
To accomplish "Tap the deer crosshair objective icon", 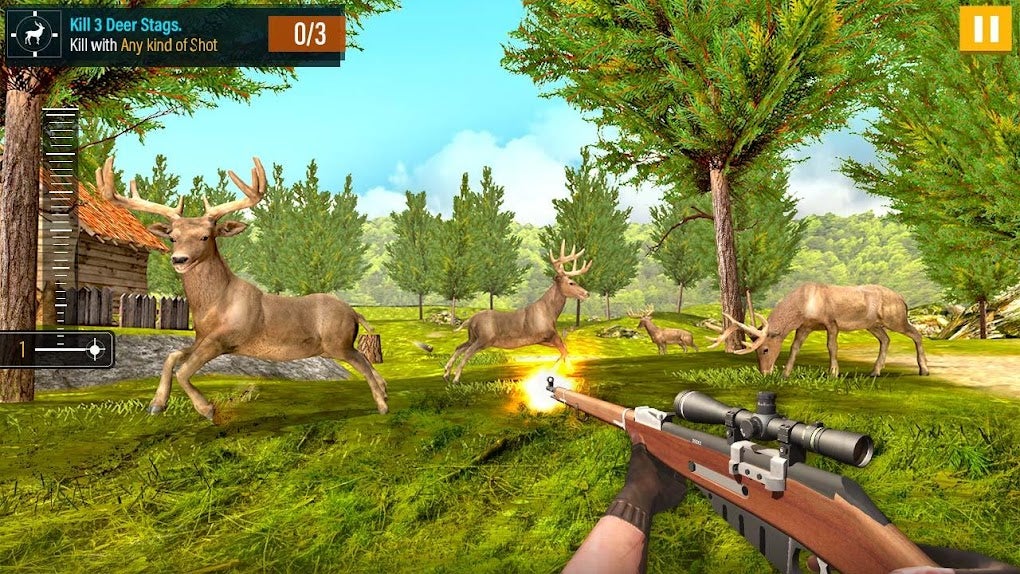I will (34, 36).
